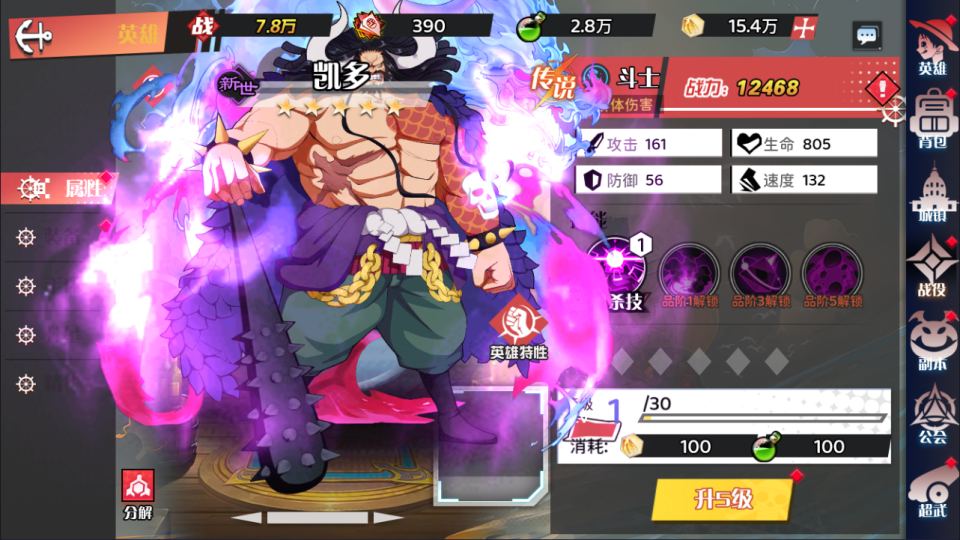Select the 超武 super weapon menu
The height and width of the screenshot is (540, 960).
[x=932, y=490]
